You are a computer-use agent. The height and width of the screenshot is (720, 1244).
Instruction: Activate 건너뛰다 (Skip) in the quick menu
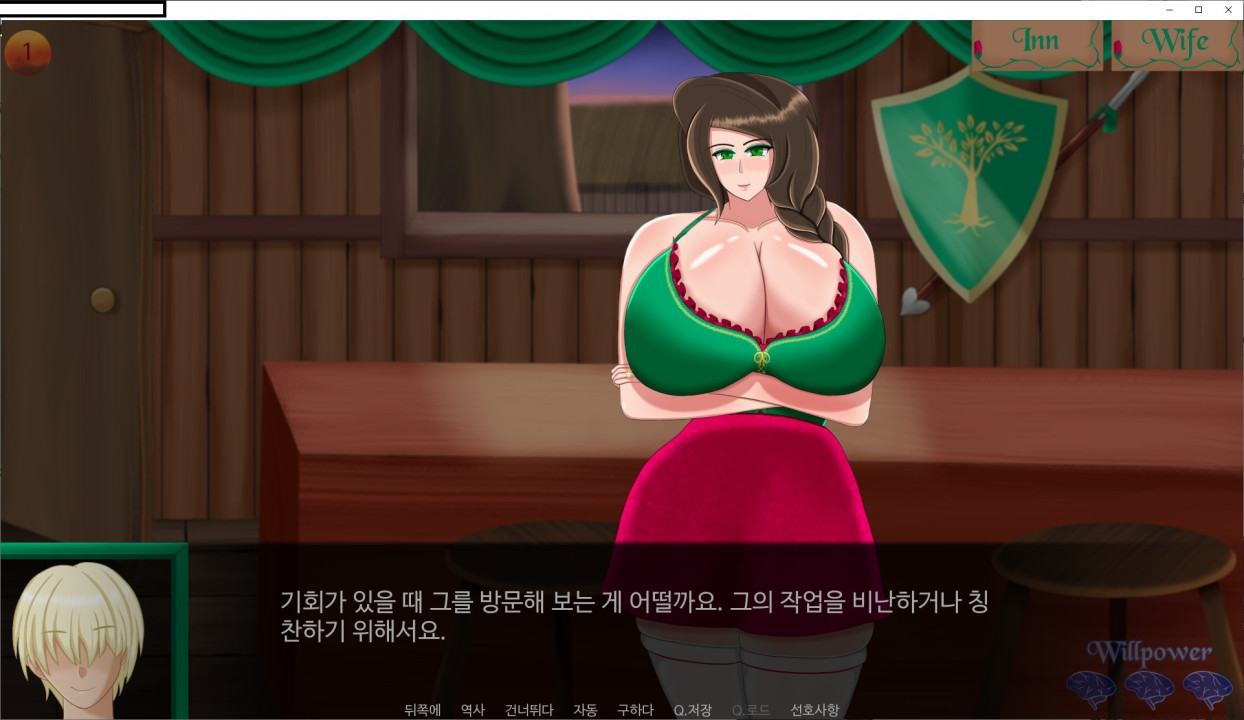pos(529,710)
